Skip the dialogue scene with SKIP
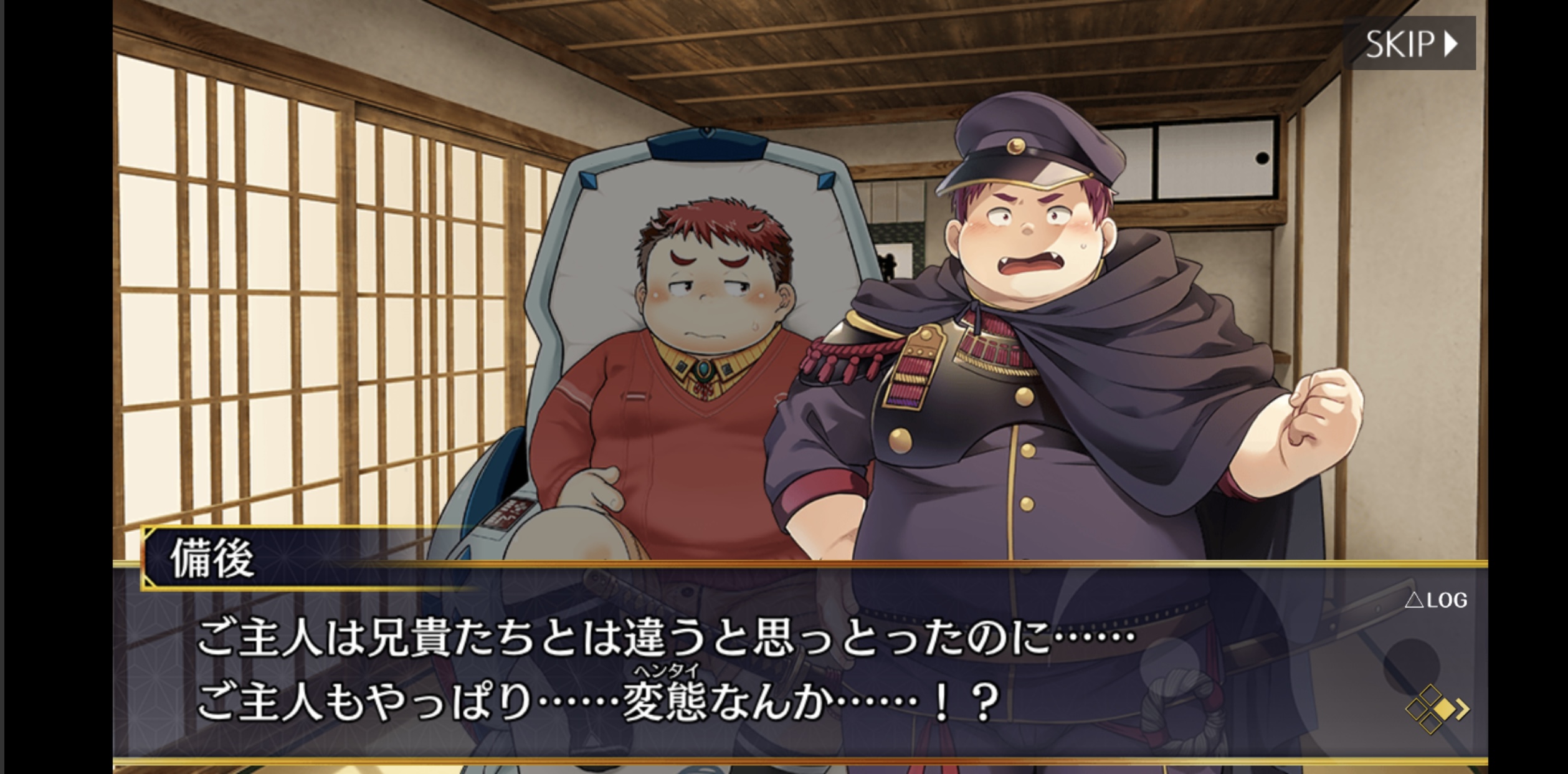 [x=1411, y=44]
